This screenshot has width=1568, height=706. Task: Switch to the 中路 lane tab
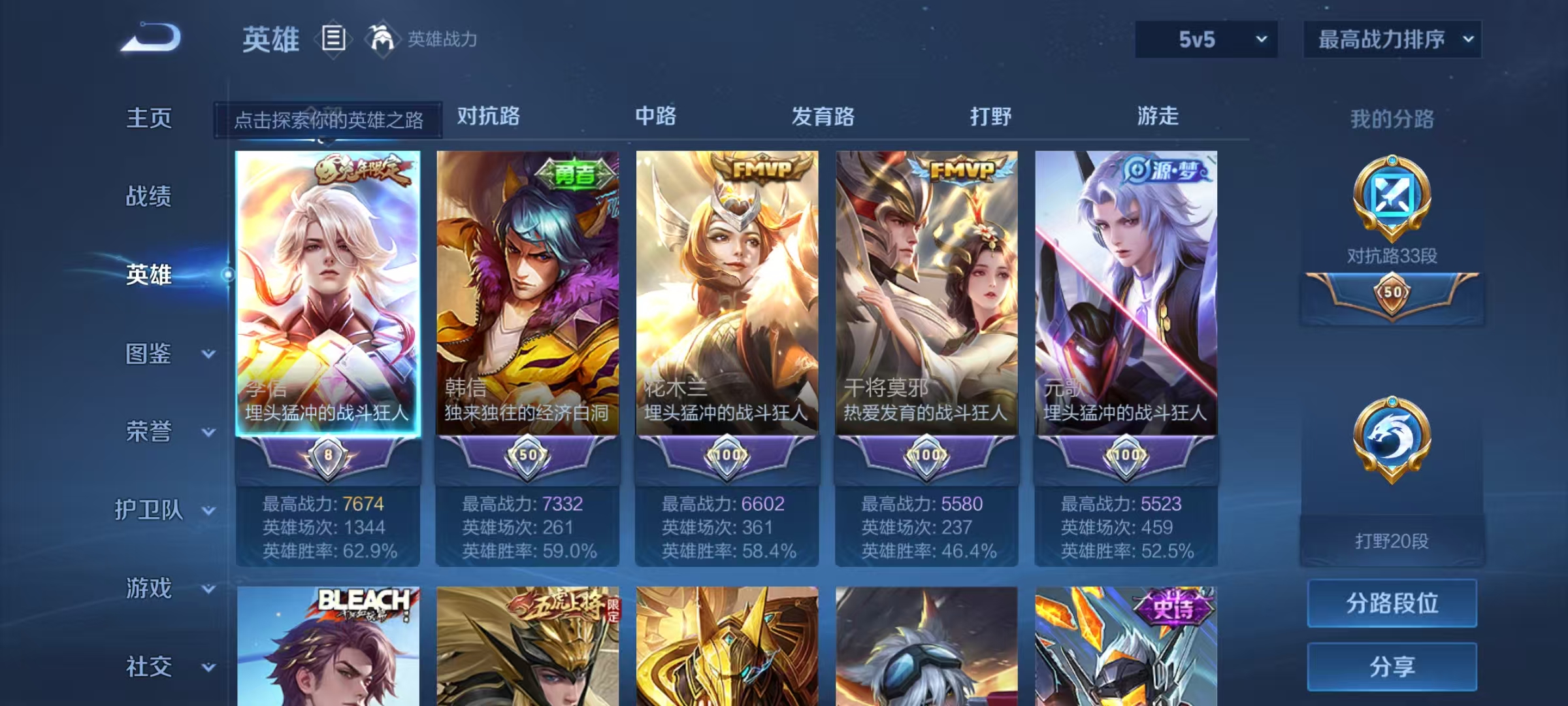coord(656,116)
